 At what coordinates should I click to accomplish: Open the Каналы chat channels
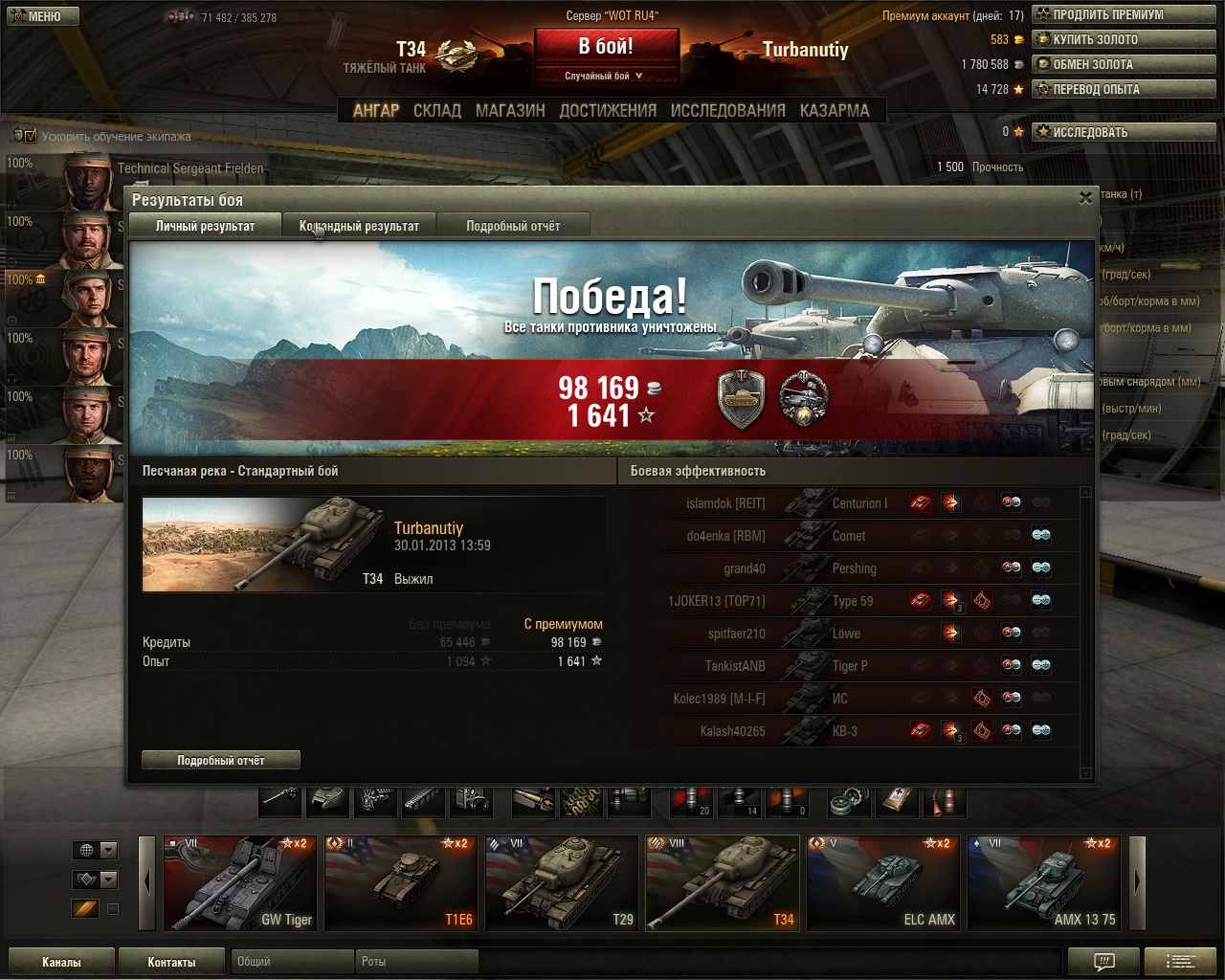61,962
